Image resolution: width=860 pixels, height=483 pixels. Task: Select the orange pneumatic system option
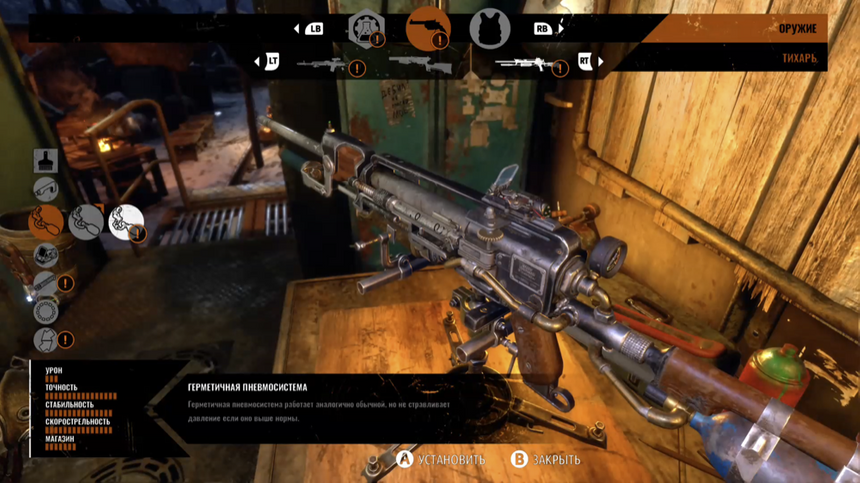(46, 221)
